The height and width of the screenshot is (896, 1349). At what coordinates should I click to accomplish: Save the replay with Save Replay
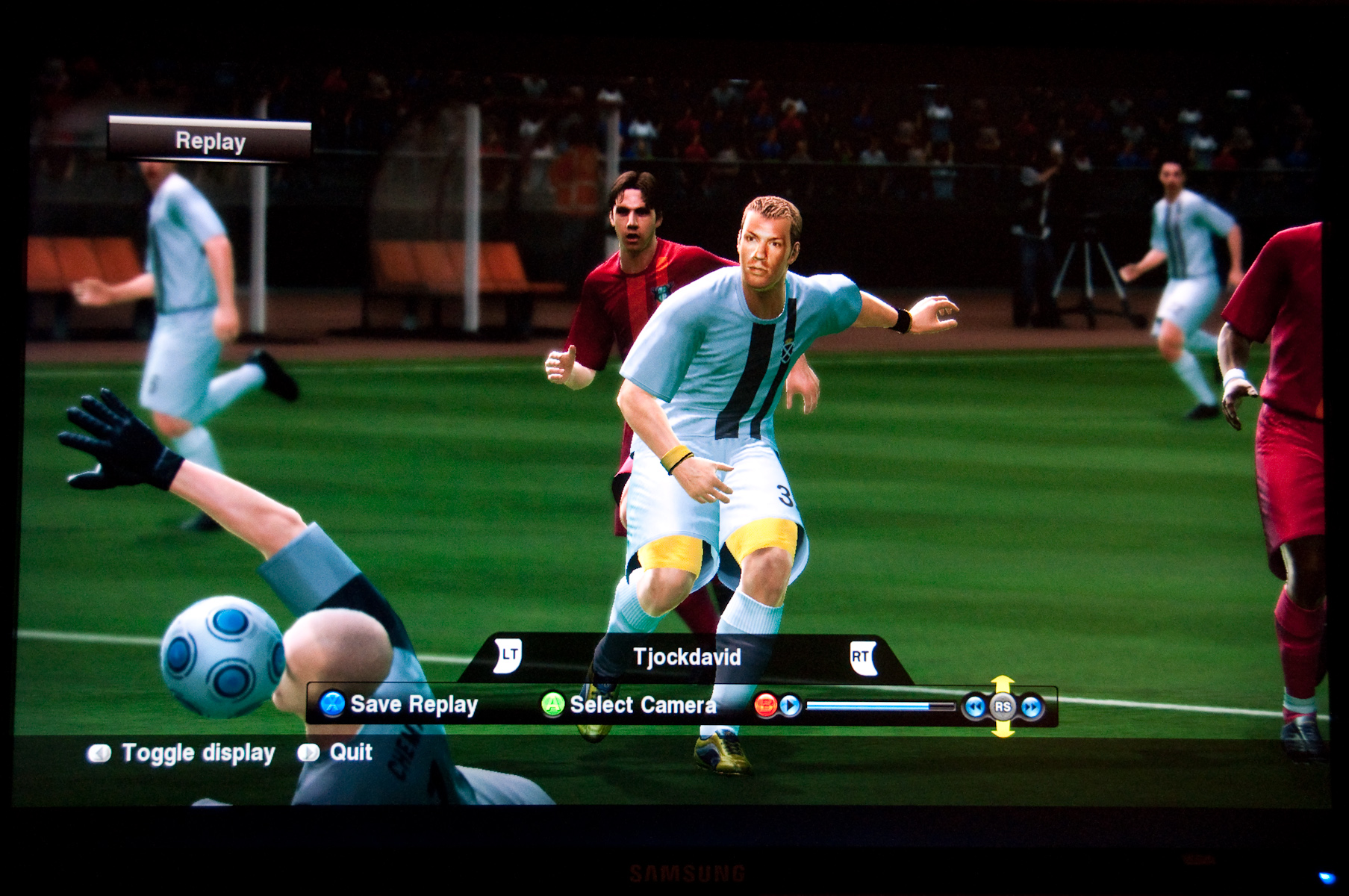click(x=400, y=704)
